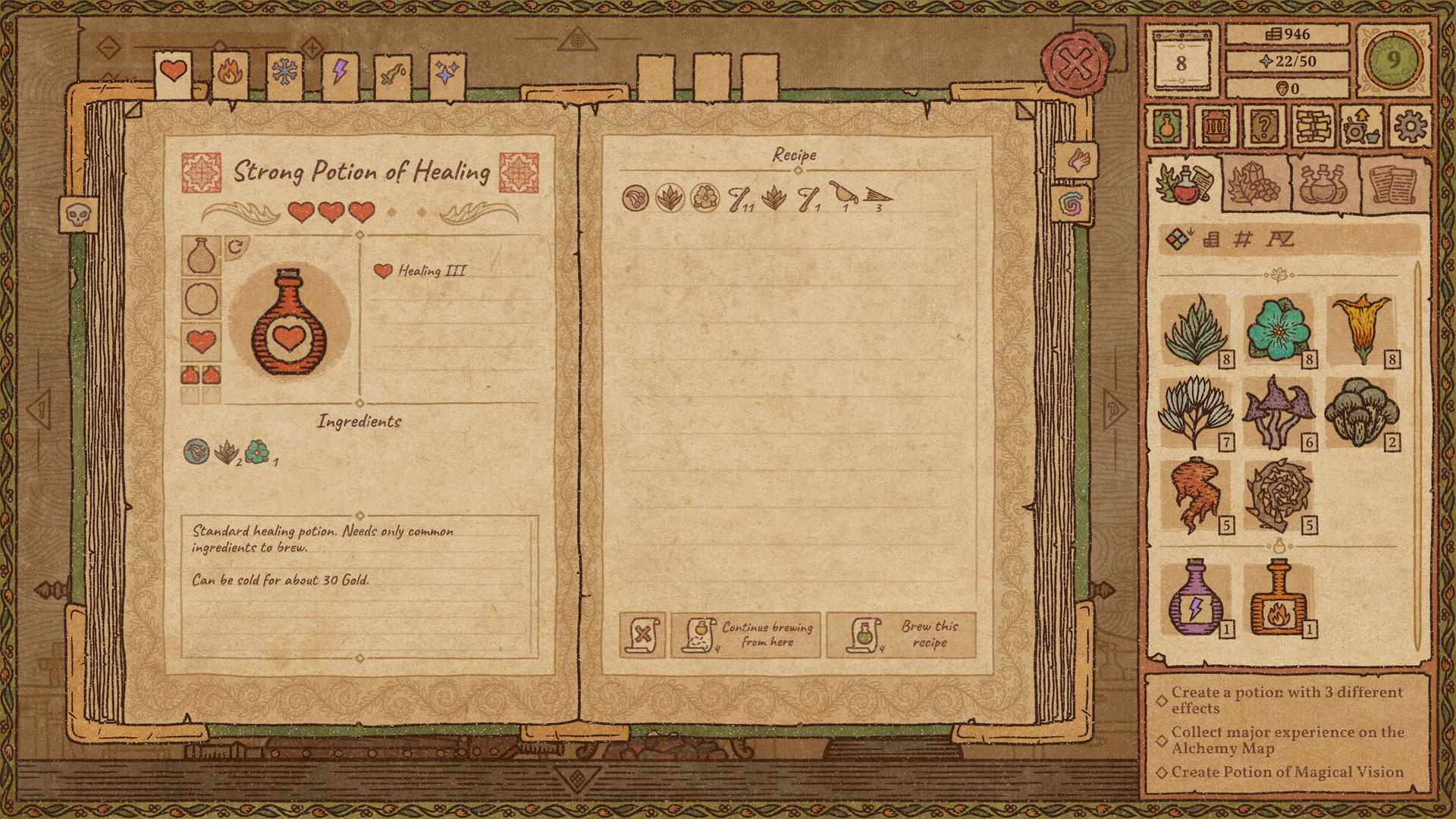The height and width of the screenshot is (819, 1456).
Task: Select the frost snowflake bookmark
Action: (283, 71)
